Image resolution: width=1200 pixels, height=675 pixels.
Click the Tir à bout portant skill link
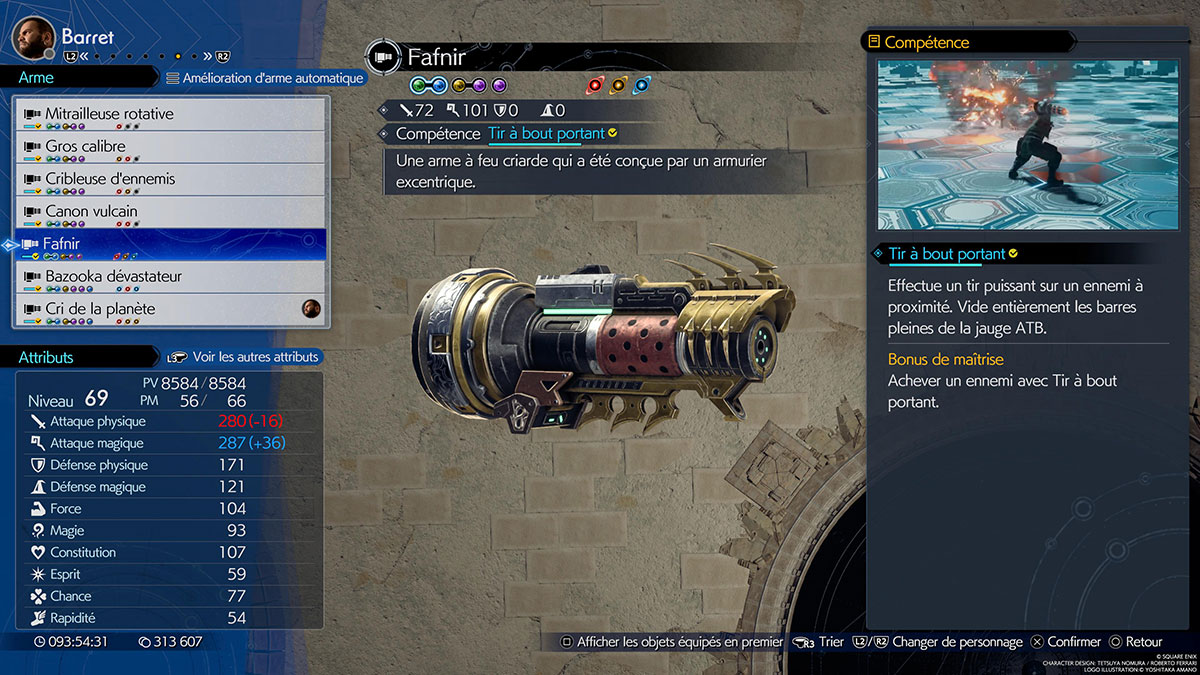(x=546, y=134)
